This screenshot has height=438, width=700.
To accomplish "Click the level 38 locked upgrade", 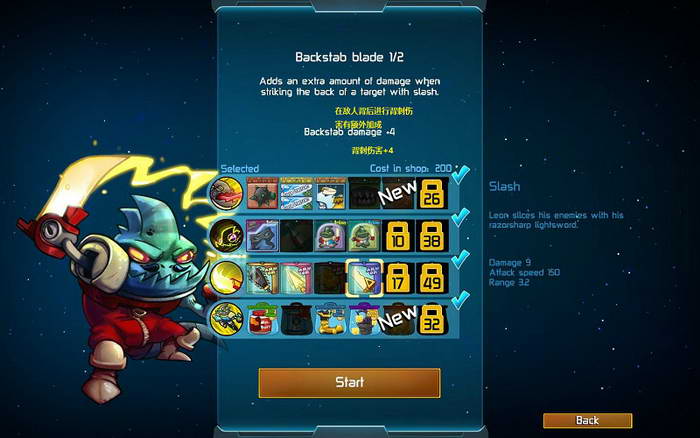I will point(432,235).
